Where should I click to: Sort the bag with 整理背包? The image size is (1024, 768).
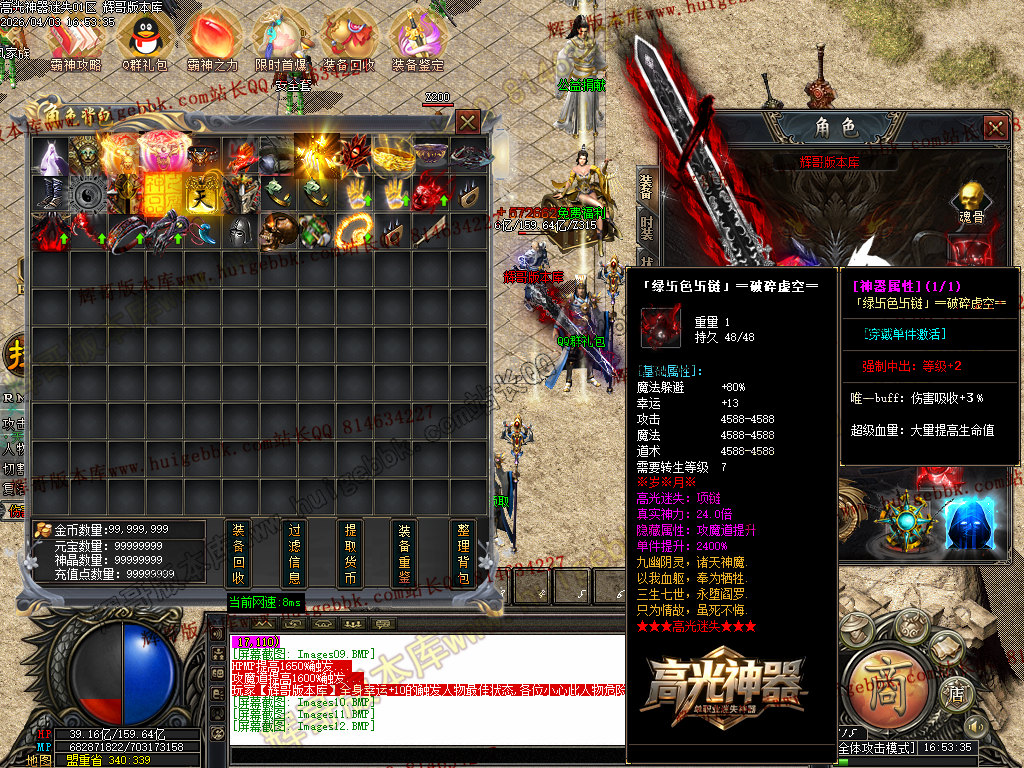(462, 554)
